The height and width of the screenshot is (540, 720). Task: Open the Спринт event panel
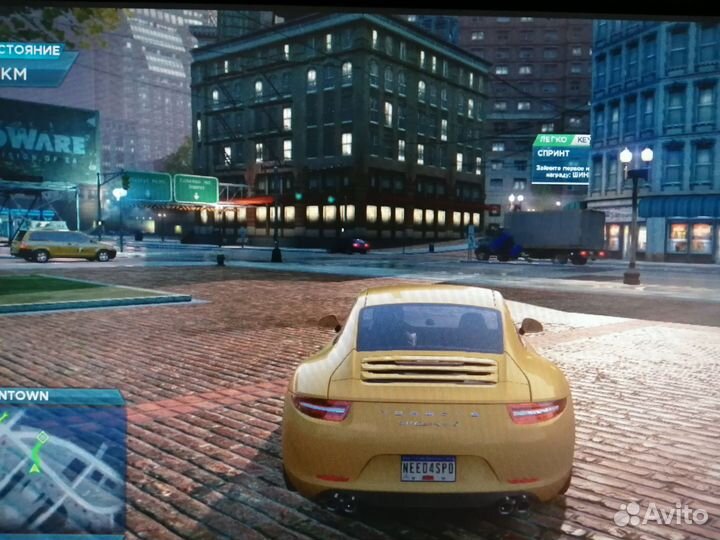560,158
